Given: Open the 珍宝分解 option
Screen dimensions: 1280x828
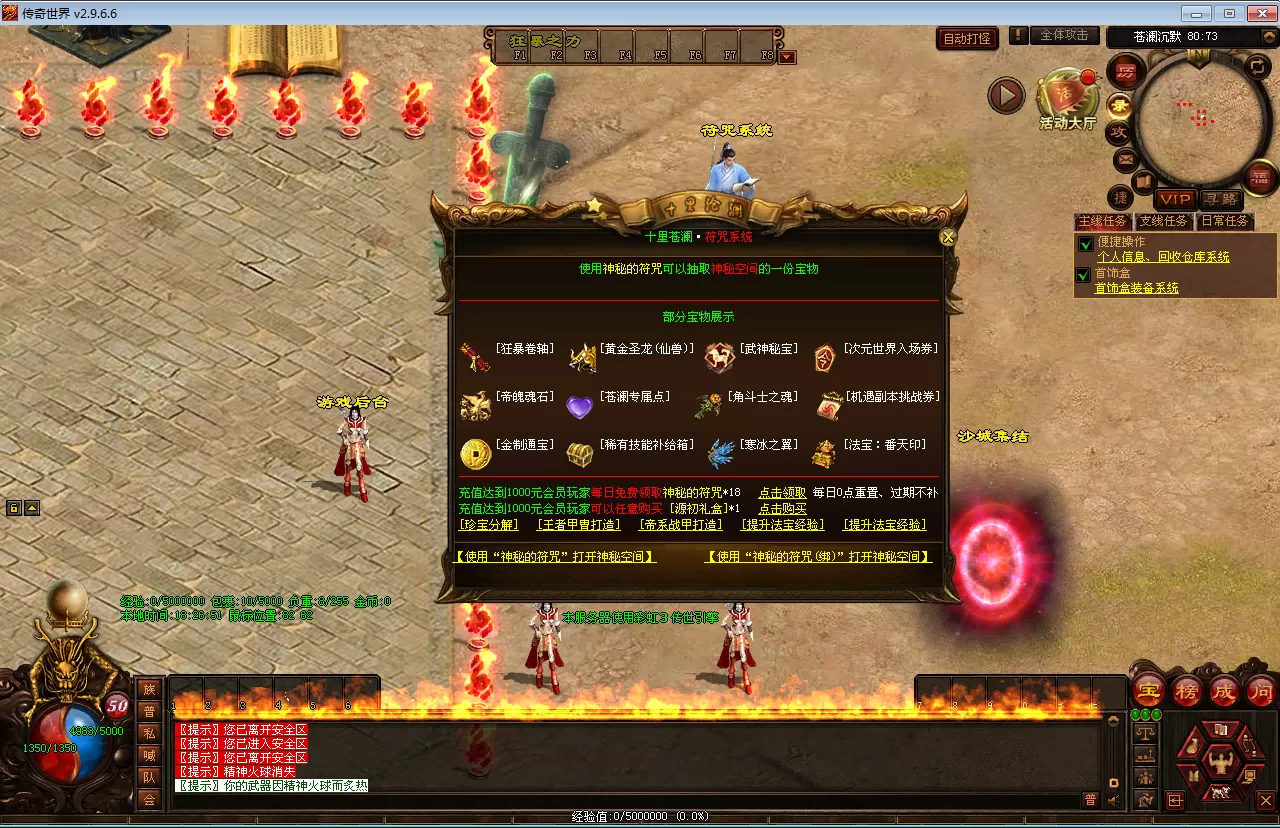Looking at the screenshot, I should 489,525.
